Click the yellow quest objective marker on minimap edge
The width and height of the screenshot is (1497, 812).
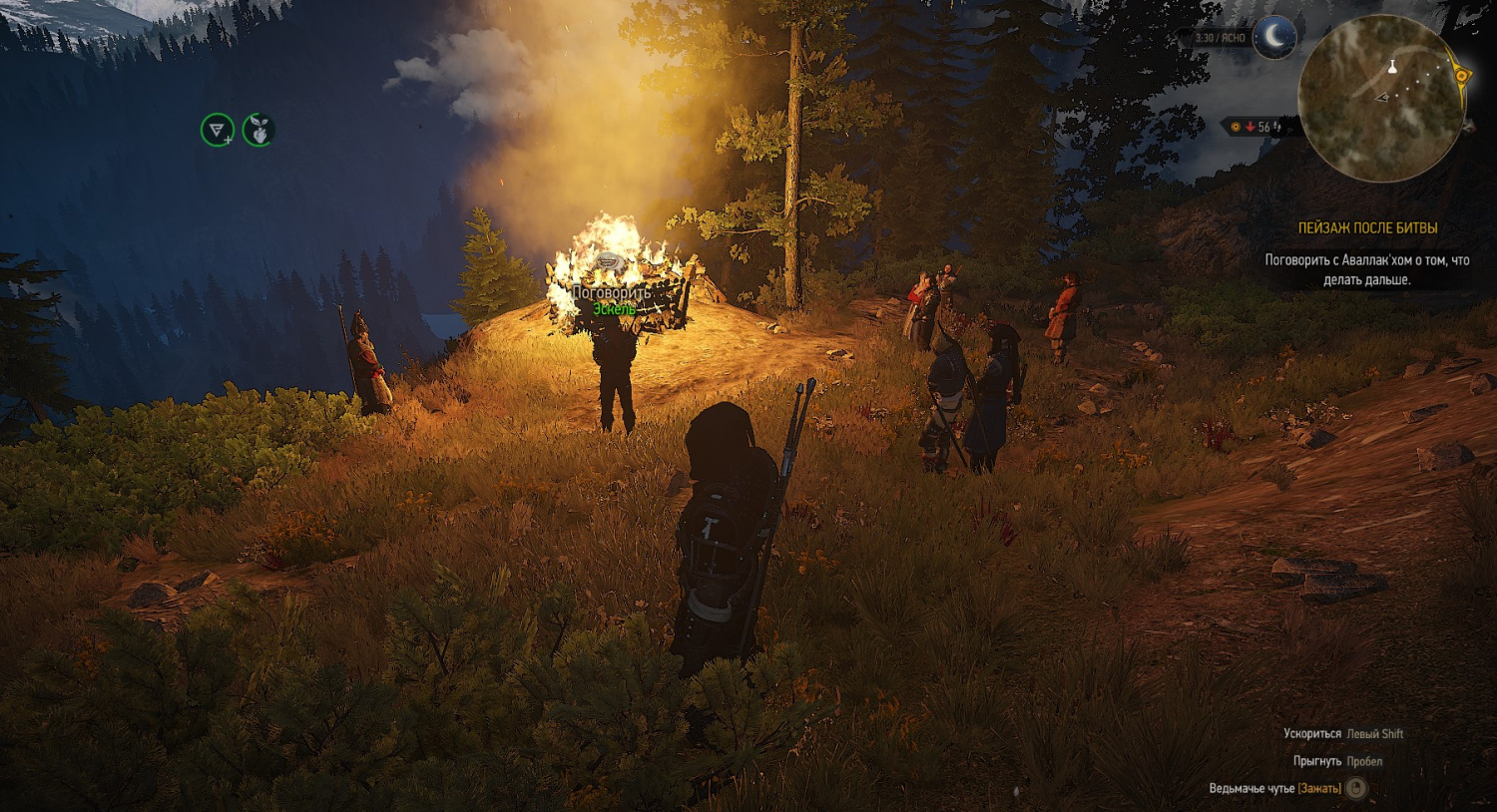pos(1461,76)
